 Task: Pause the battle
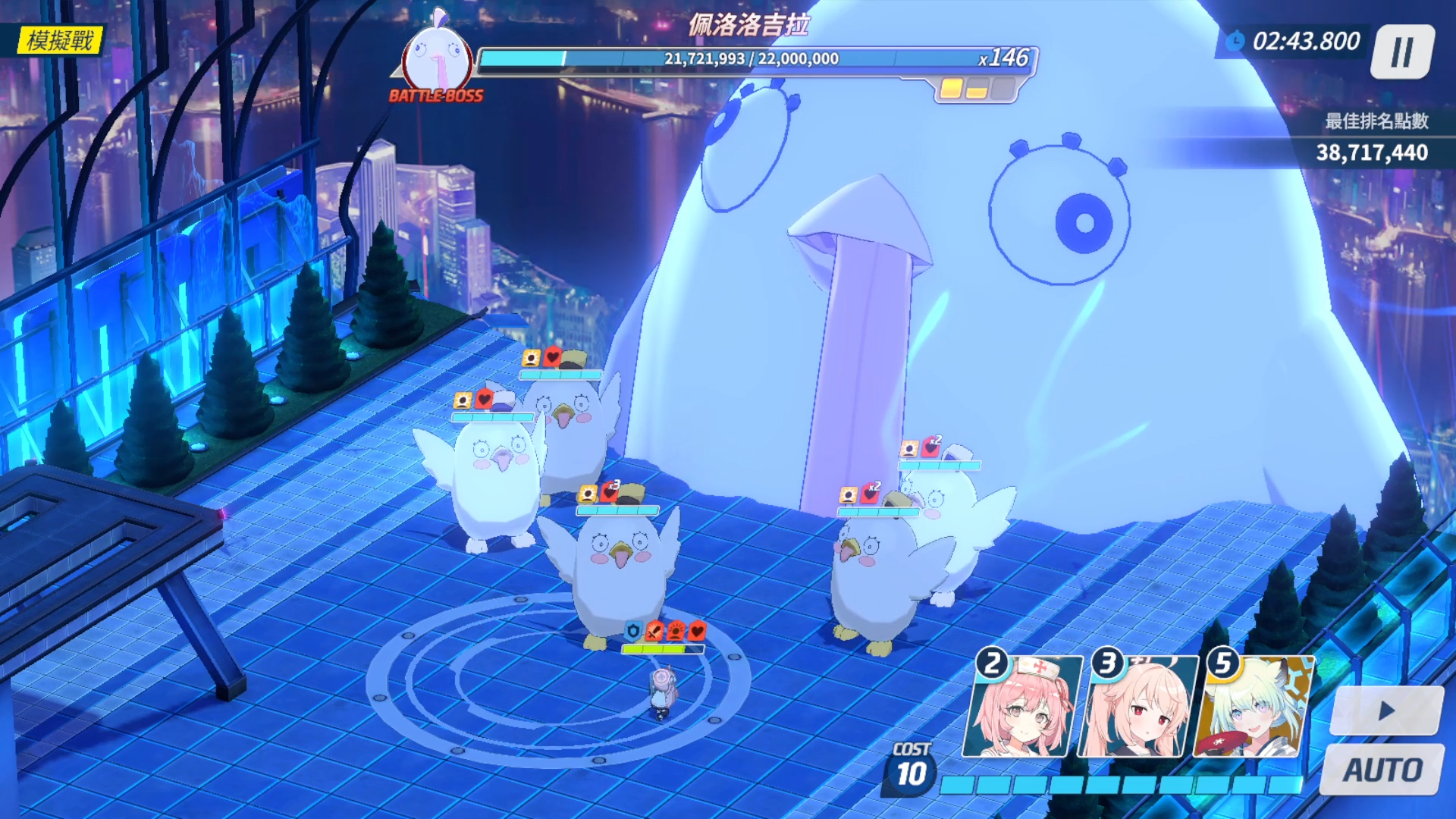tap(1402, 52)
